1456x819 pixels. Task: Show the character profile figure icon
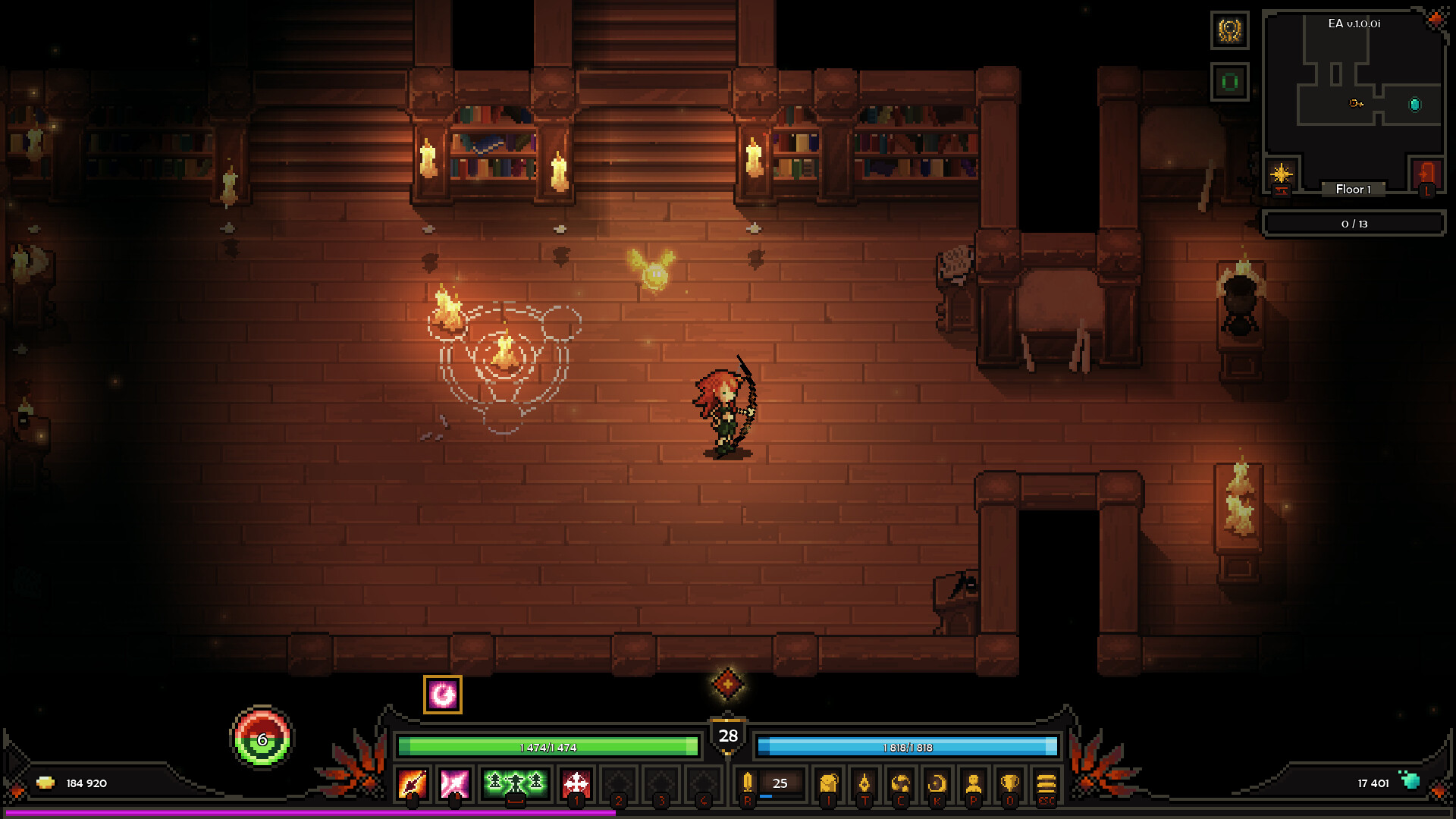pos(974,783)
